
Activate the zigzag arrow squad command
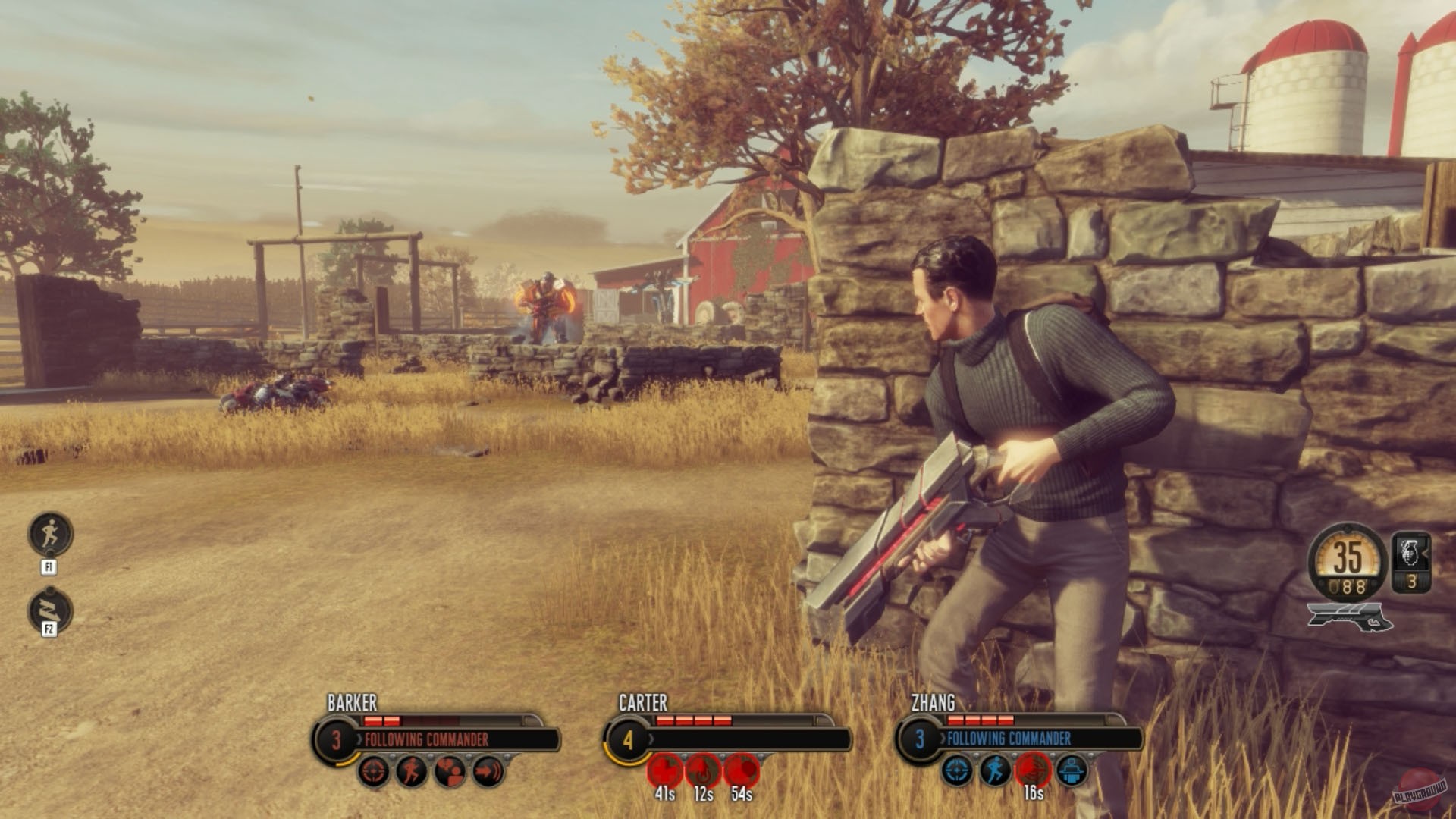(51, 610)
